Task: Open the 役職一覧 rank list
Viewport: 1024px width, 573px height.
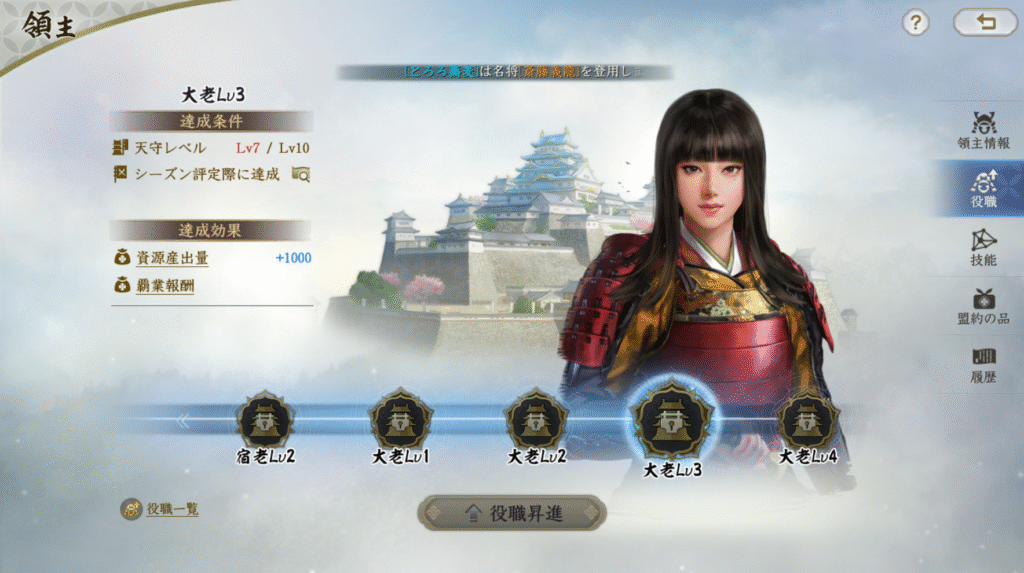Action: tap(161, 509)
